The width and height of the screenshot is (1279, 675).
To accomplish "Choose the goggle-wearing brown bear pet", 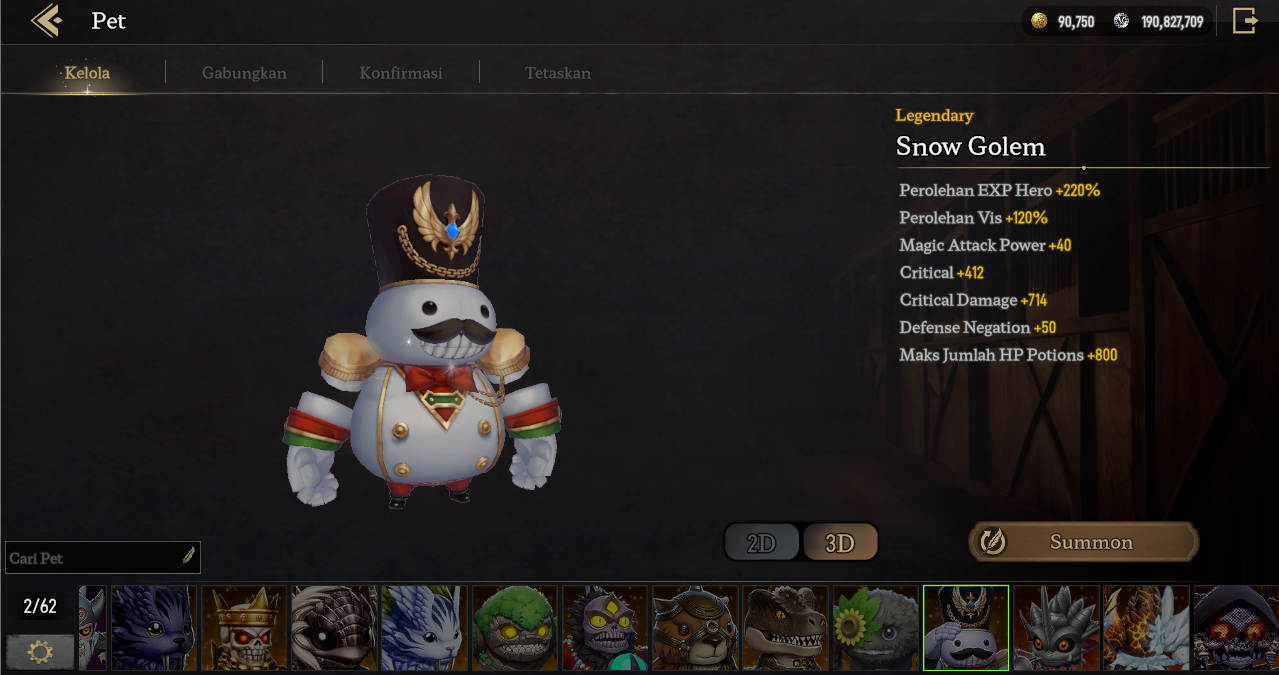I will (x=695, y=628).
